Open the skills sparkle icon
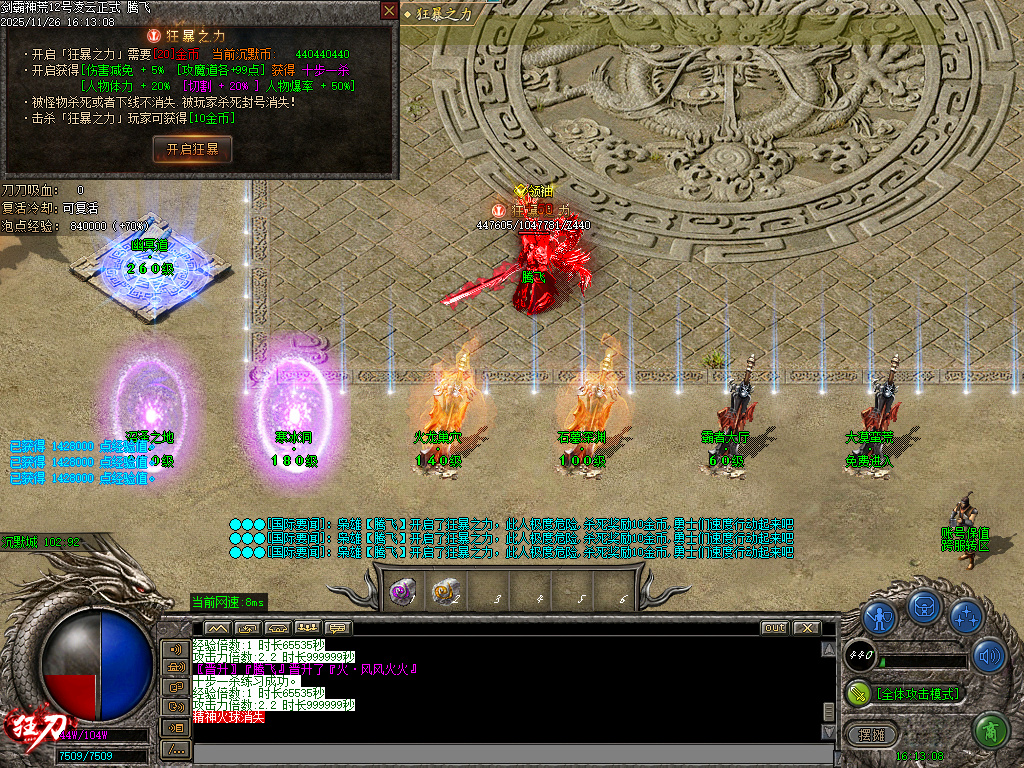Image resolution: width=1024 pixels, height=768 pixels. [x=965, y=616]
